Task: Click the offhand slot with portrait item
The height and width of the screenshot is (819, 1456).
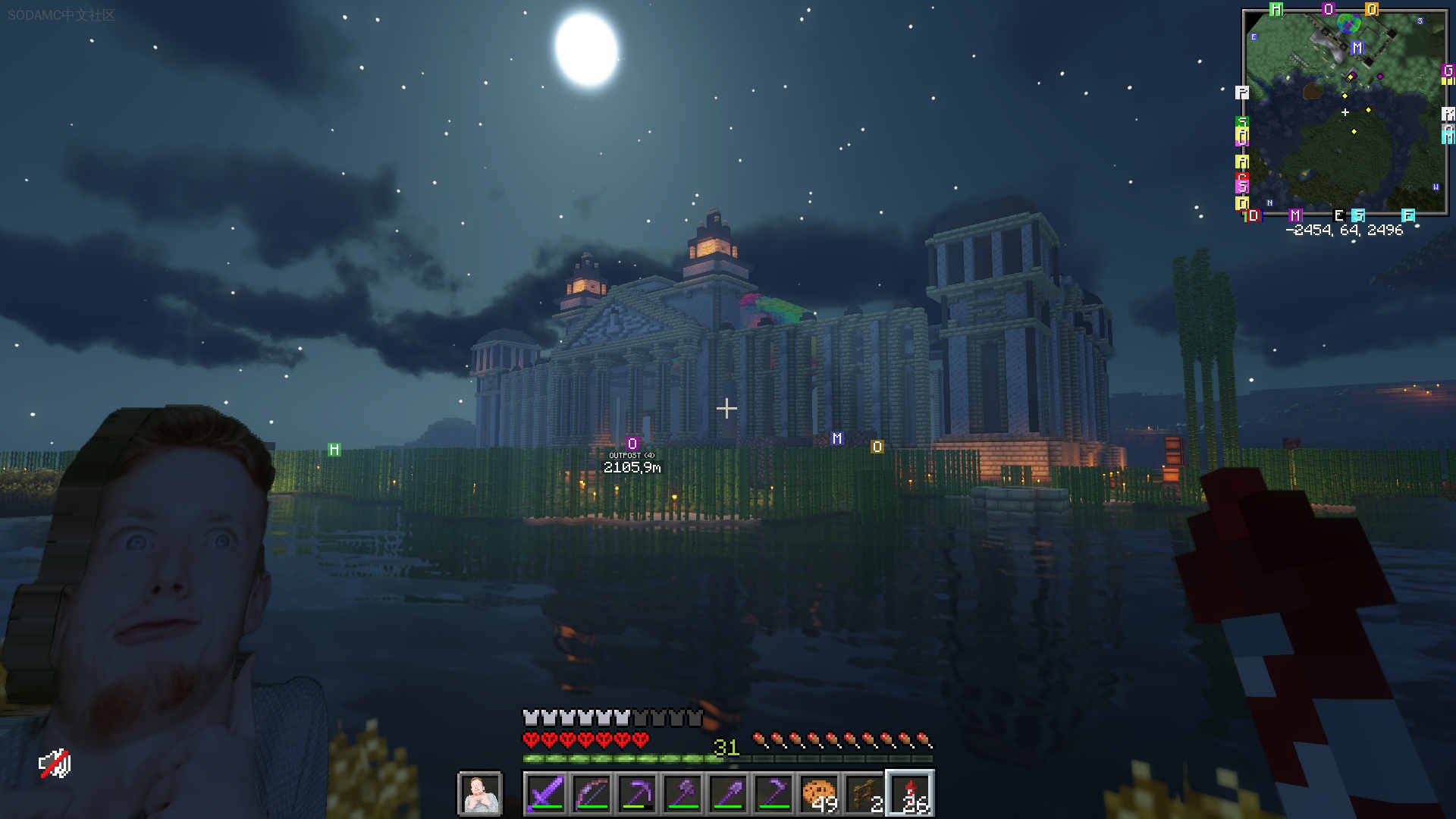Action: [480, 794]
